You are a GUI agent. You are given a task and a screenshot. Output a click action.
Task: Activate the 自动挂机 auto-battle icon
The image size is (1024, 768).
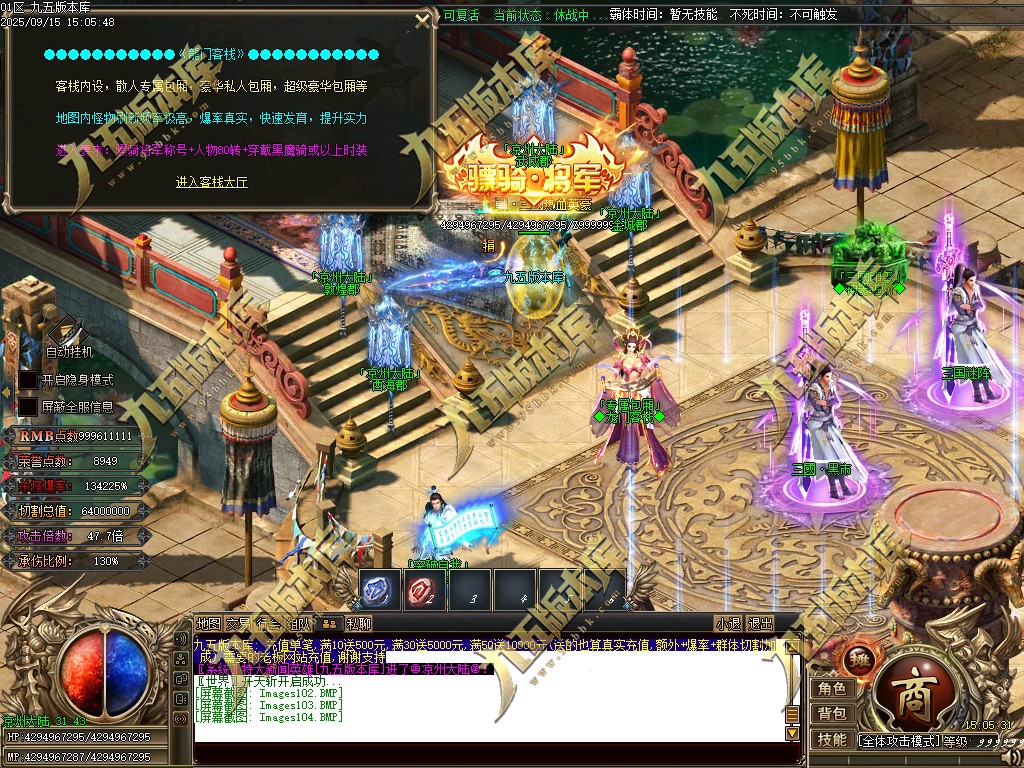tap(67, 331)
